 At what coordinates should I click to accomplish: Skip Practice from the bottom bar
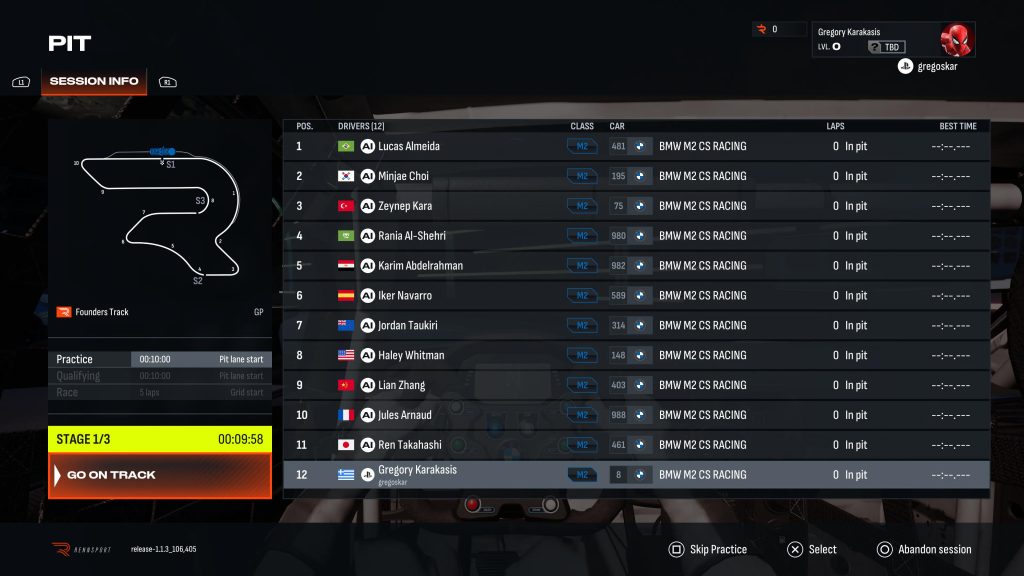point(709,549)
